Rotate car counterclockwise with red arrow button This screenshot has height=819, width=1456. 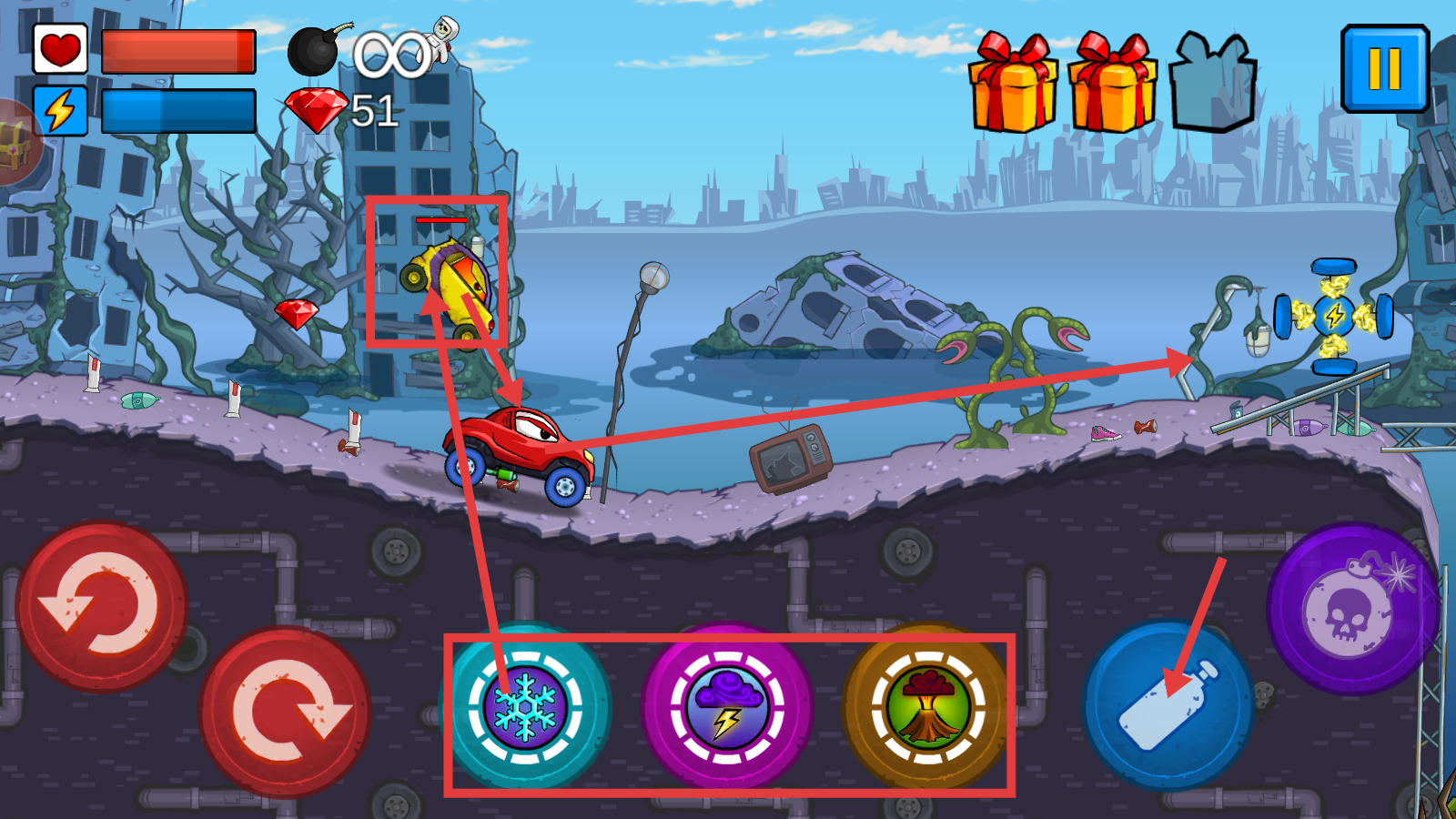click(101, 607)
